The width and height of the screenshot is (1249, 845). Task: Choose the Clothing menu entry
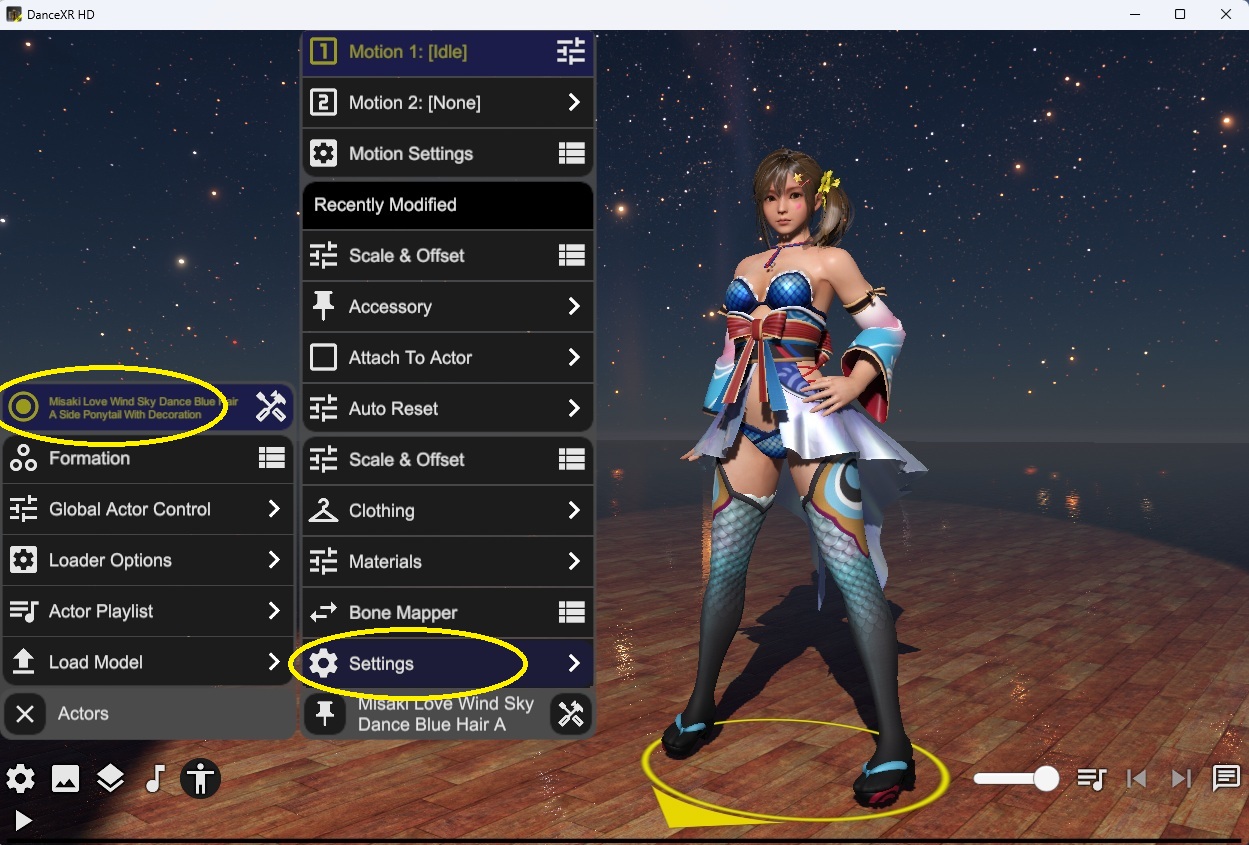coord(447,511)
